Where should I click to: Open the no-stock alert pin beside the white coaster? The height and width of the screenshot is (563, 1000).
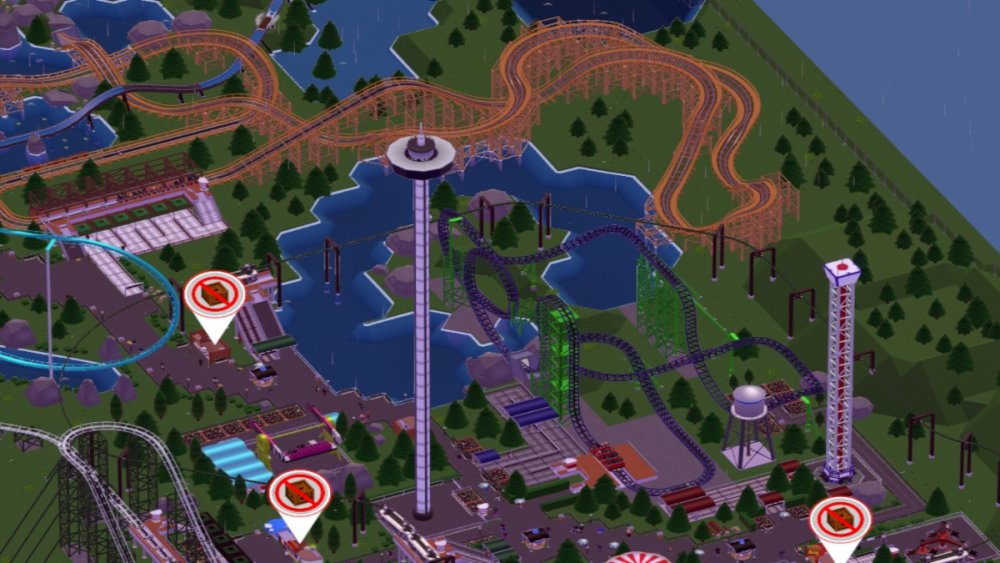(x=299, y=497)
